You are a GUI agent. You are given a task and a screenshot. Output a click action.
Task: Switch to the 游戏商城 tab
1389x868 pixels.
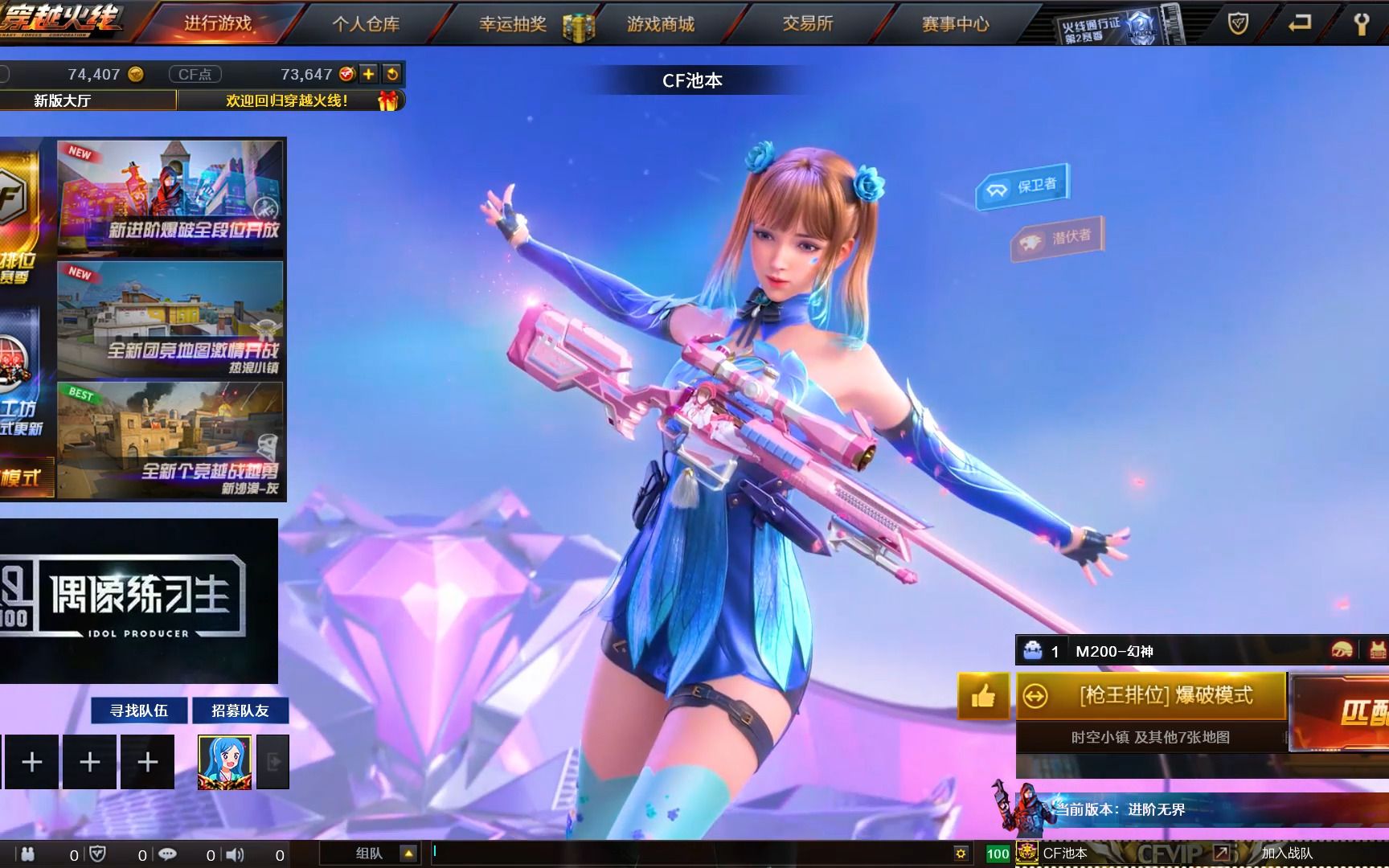coord(661,24)
